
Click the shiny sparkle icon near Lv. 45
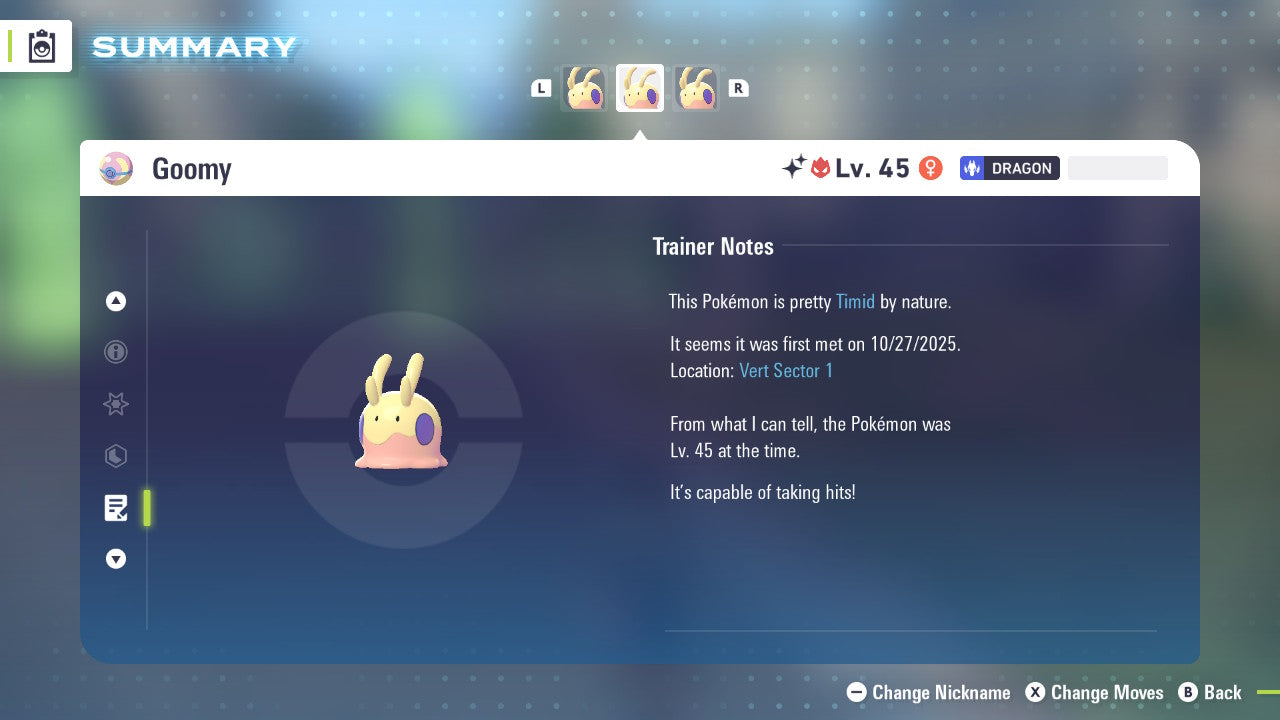tap(794, 167)
